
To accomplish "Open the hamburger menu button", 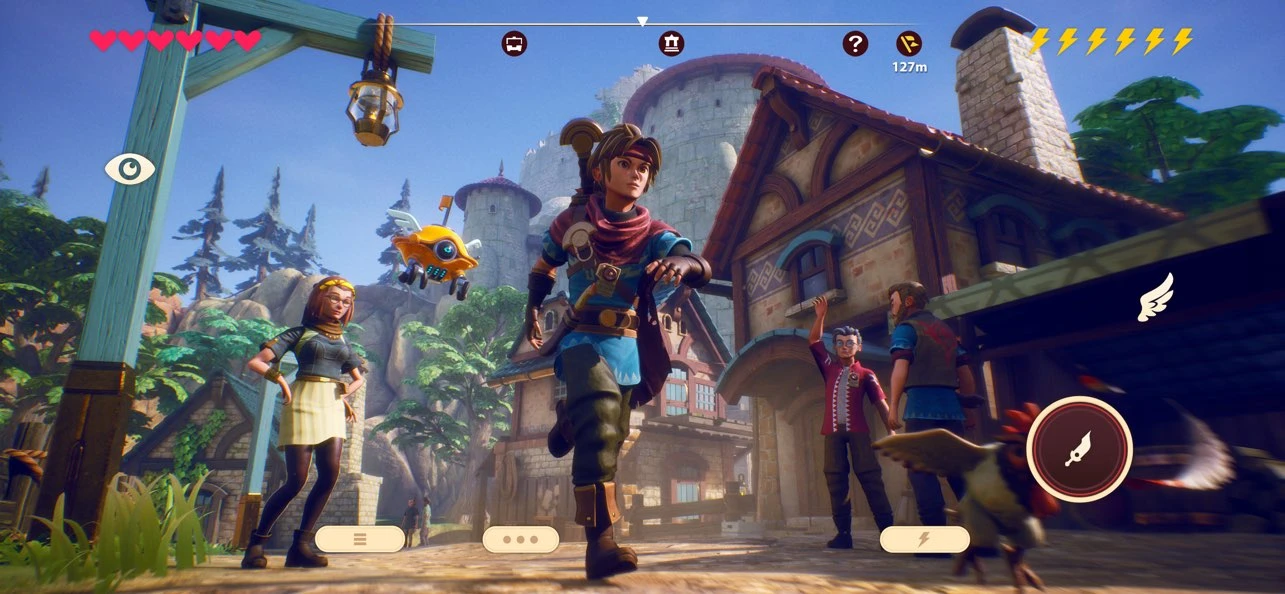I will [x=360, y=539].
